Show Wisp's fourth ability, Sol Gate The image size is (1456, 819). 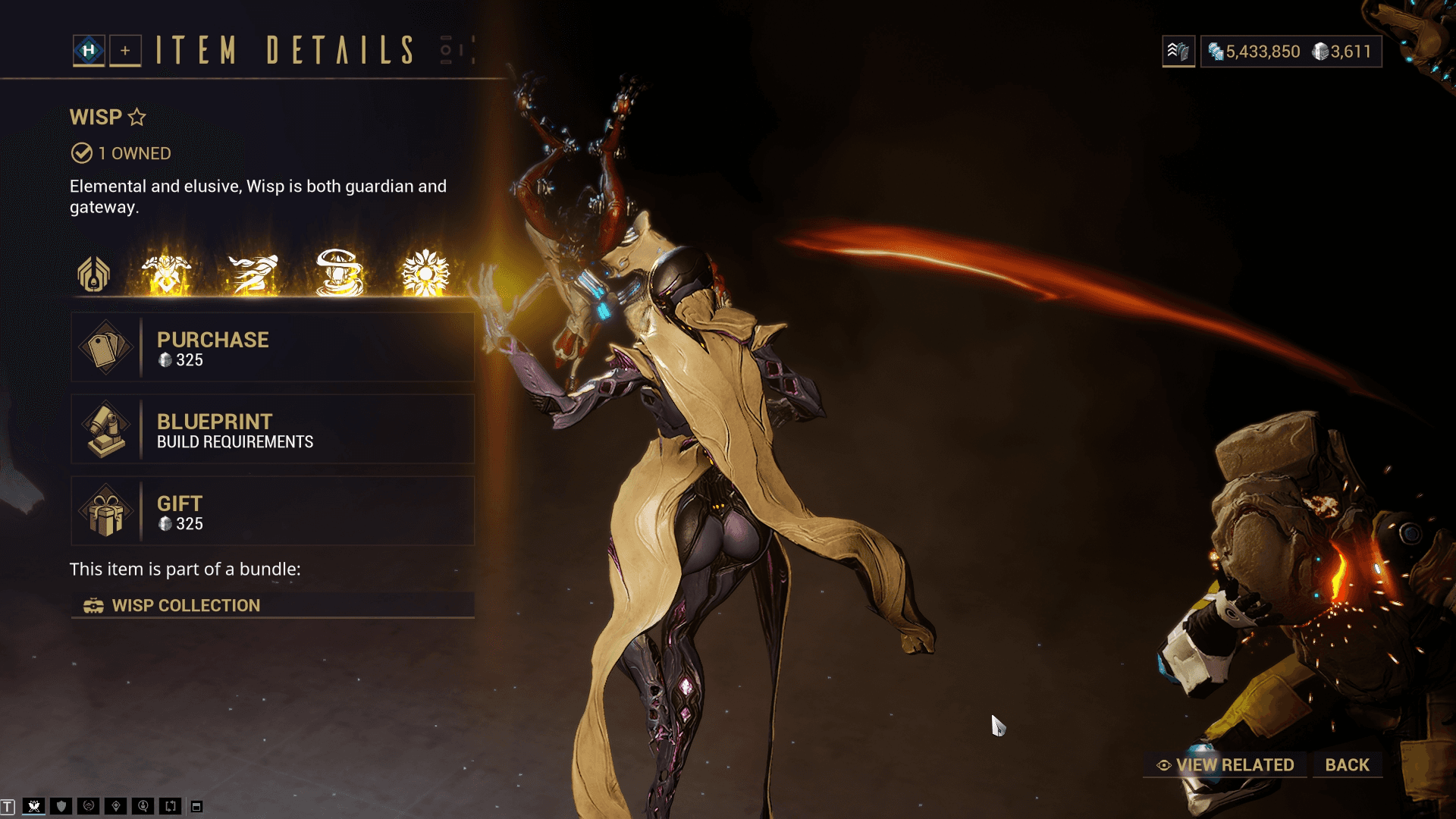coord(425,273)
